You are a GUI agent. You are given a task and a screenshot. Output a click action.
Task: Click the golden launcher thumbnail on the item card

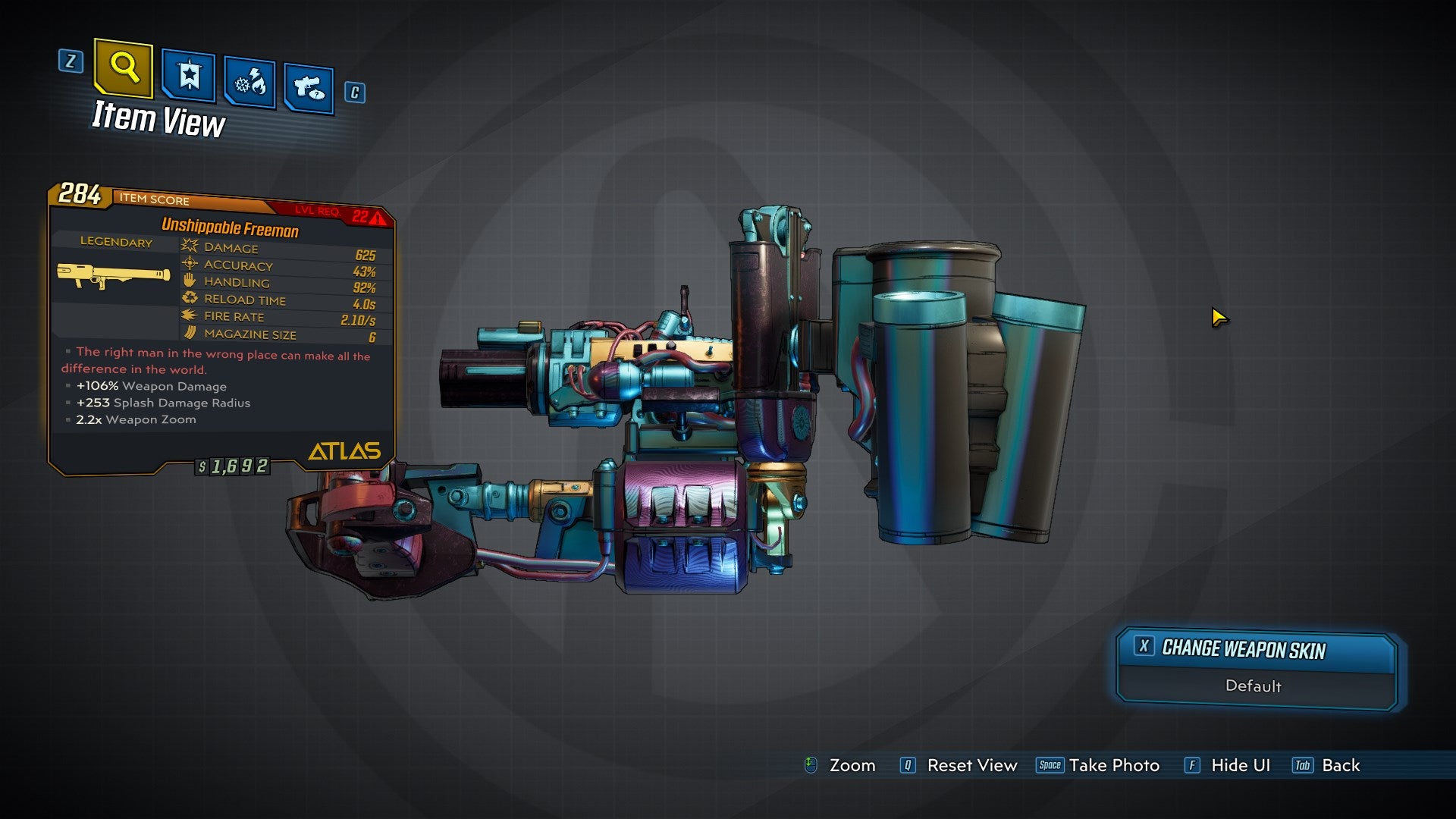tap(111, 277)
